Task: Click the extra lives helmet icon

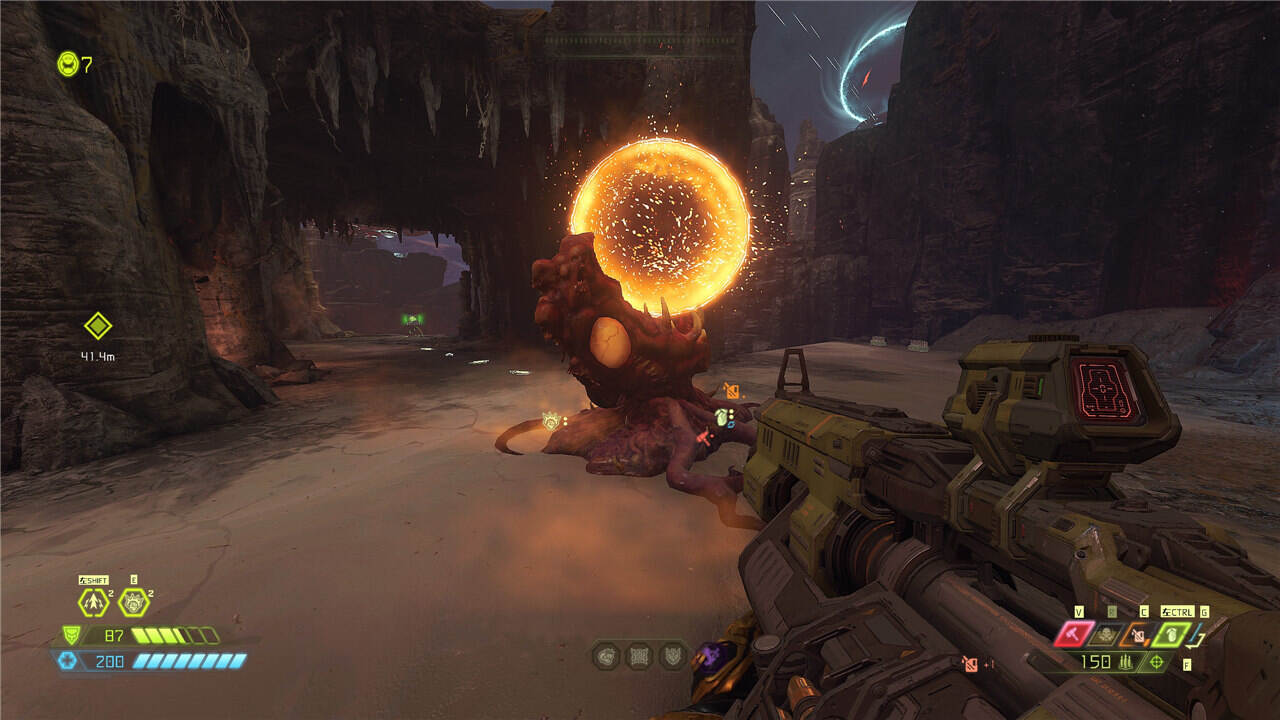Action: (x=68, y=64)
